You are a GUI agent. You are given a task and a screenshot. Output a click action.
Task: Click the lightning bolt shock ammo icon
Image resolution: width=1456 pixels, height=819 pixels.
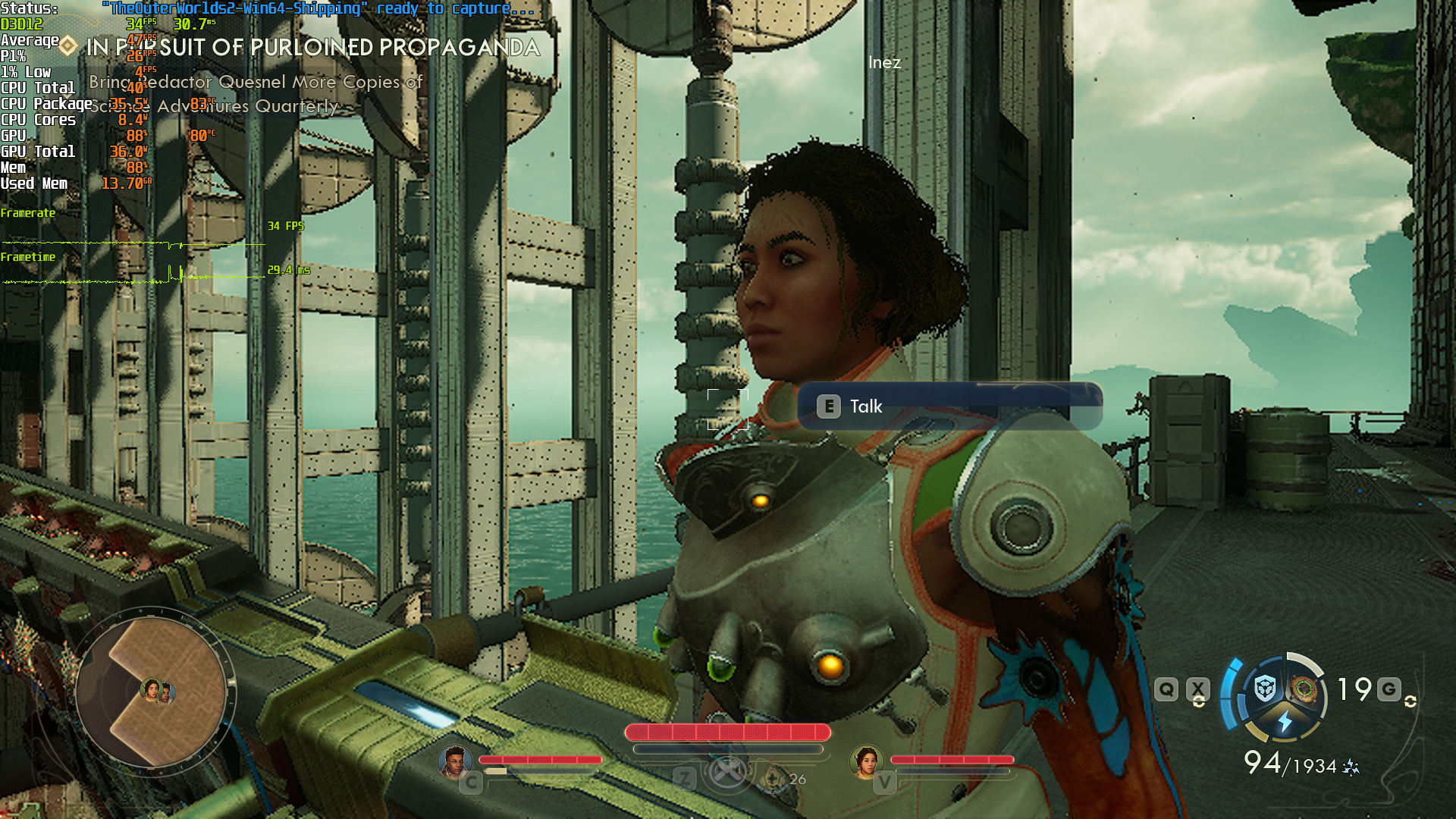click(x=1285, y=722)
